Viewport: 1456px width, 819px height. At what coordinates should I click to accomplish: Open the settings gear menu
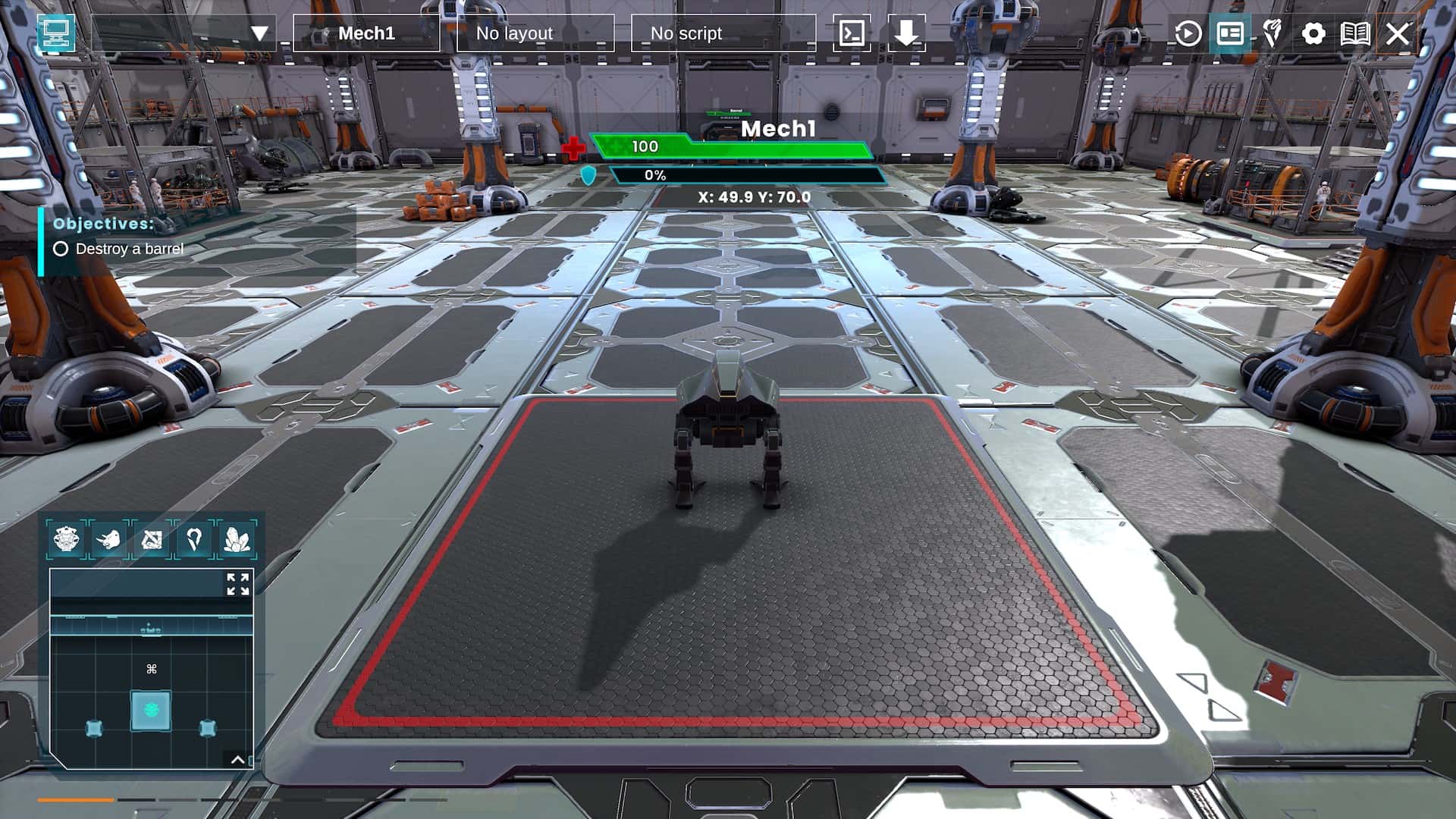(1313, 33)
